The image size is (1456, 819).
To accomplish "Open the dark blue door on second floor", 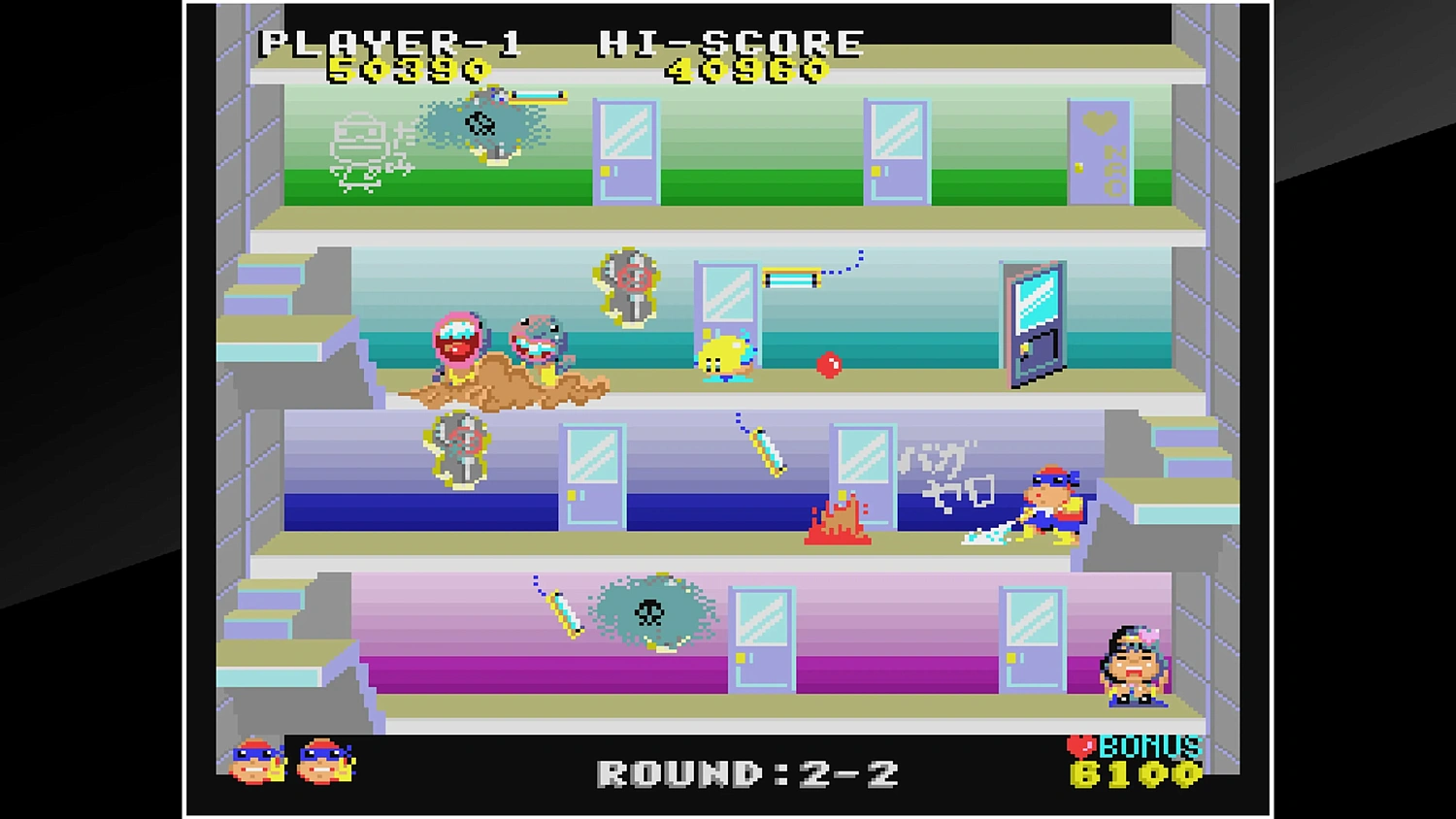I will point(1034,320).
